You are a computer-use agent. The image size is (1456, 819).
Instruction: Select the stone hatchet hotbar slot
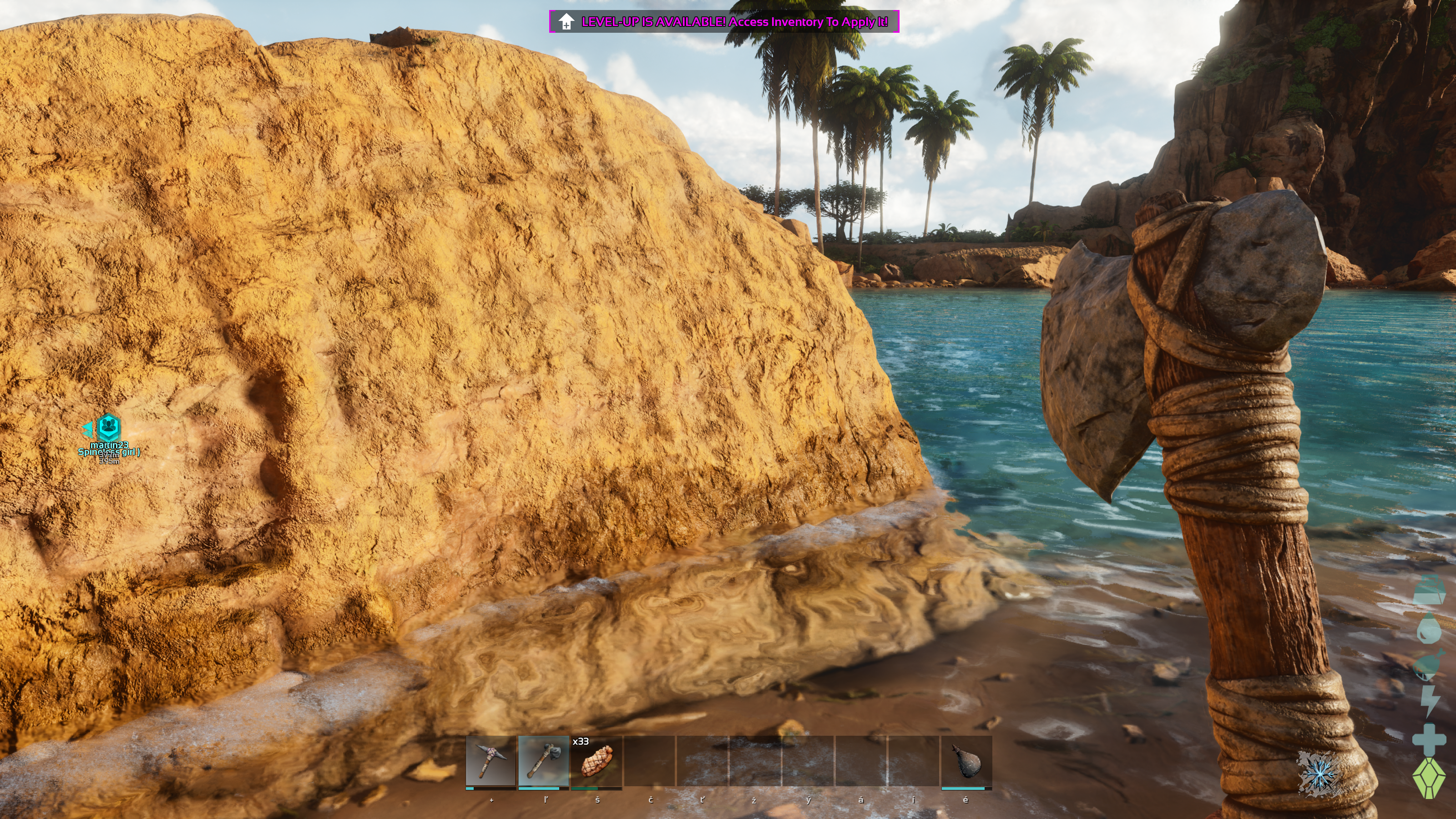point(543,761)
